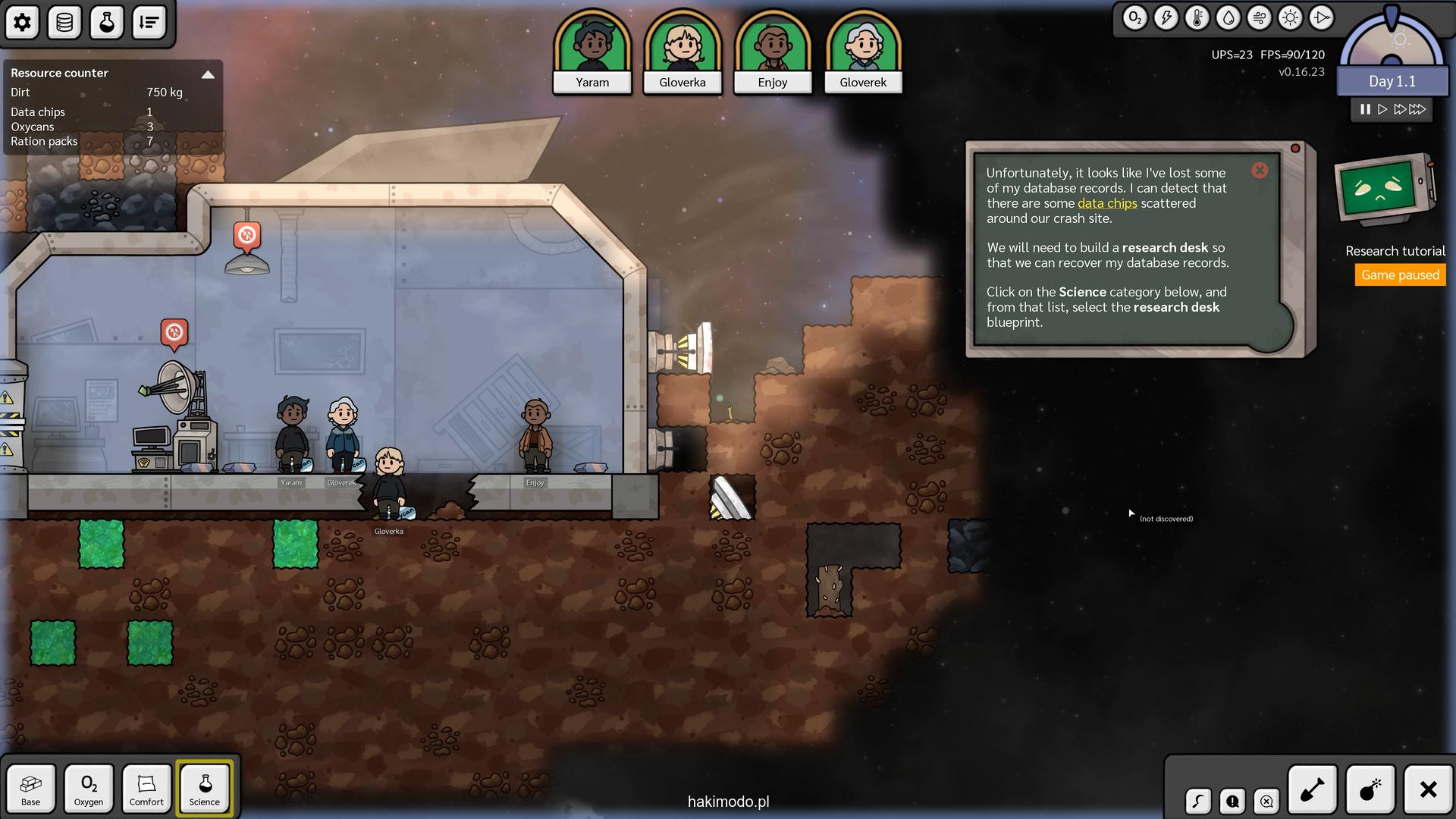Follow the data chips link
The image size is (1456, 819).
1107,203
